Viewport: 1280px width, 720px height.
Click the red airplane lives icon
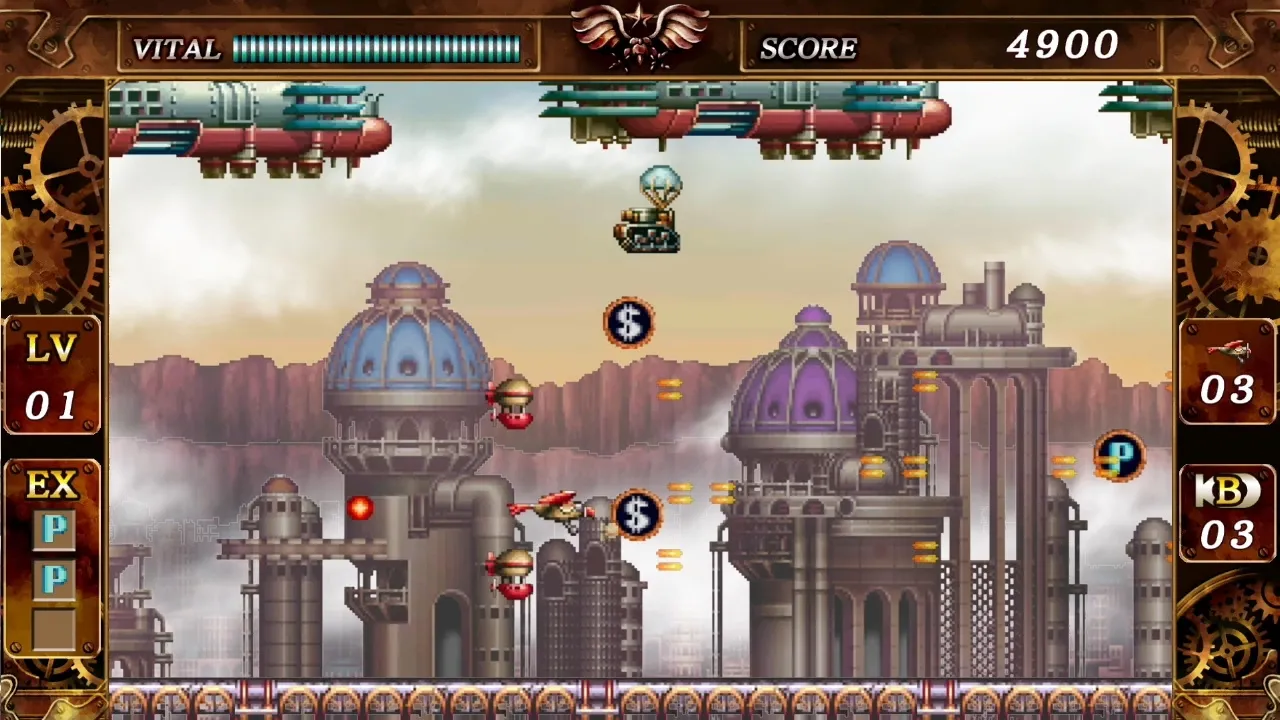pos(1227,350)
